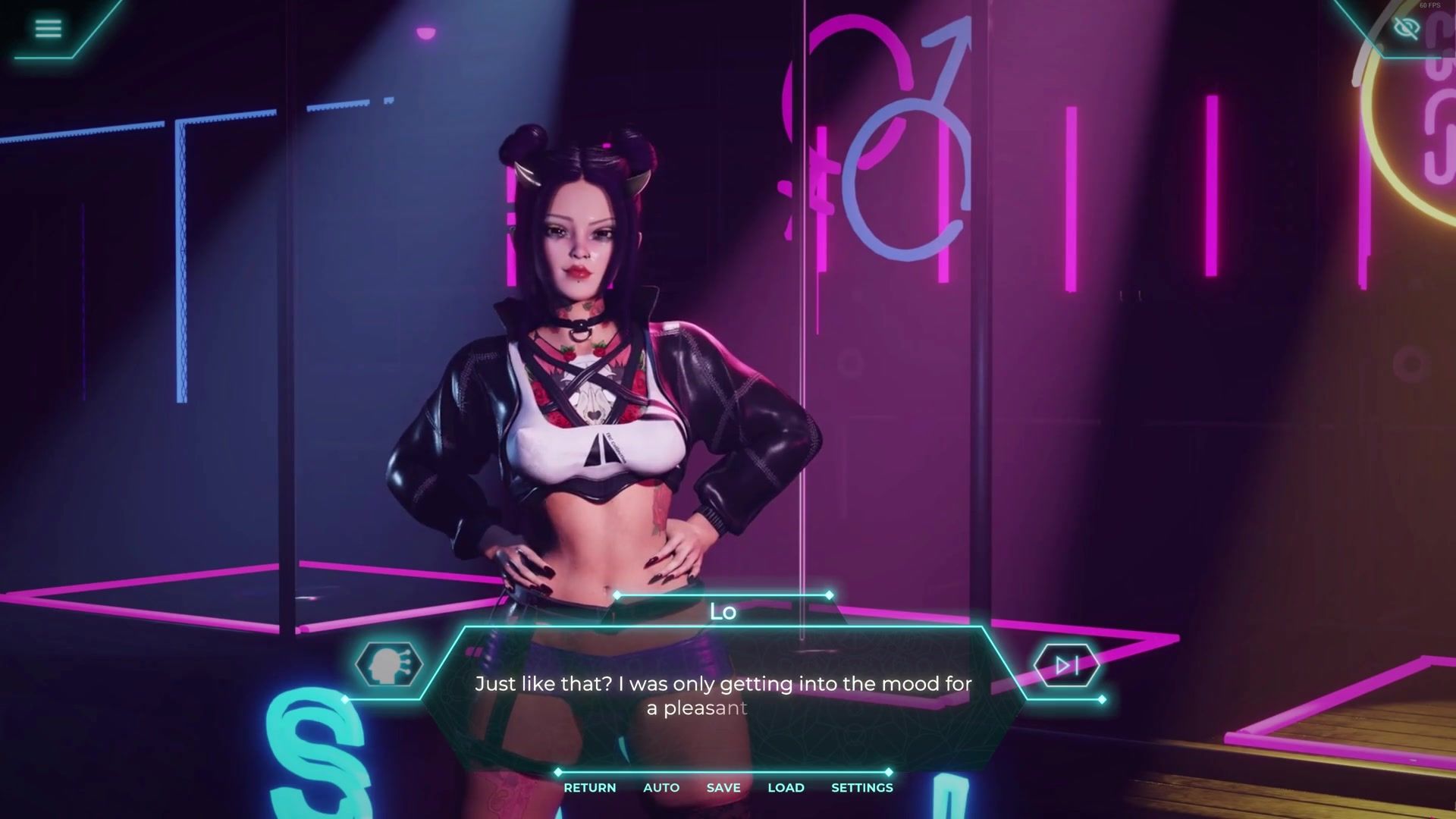The width and height of the screenshot is (1456, 819).
Task: Enable AUTO dialogue advance
Action: point(661,787)
